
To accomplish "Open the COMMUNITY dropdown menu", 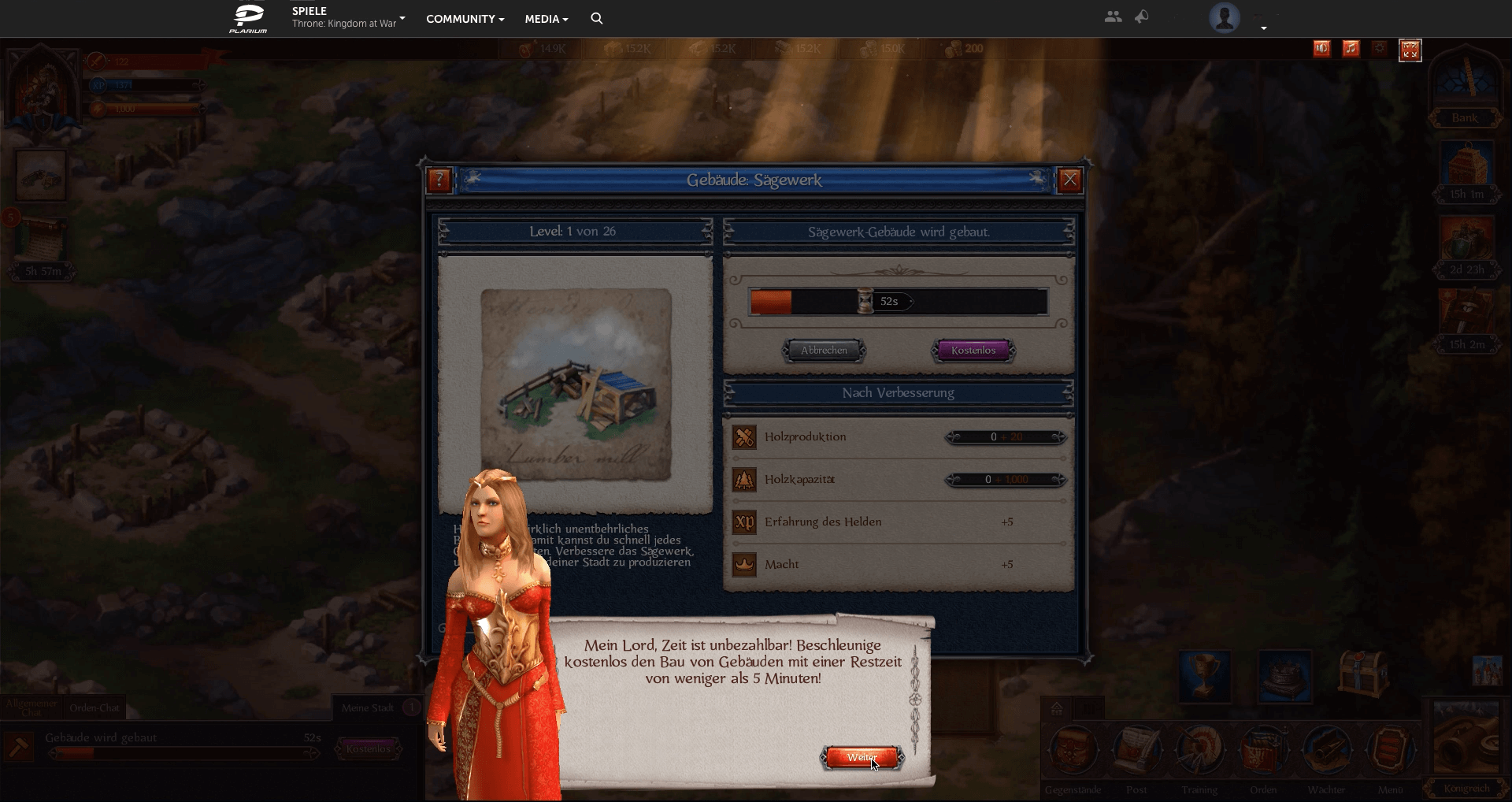I will (x=465, y=19).
